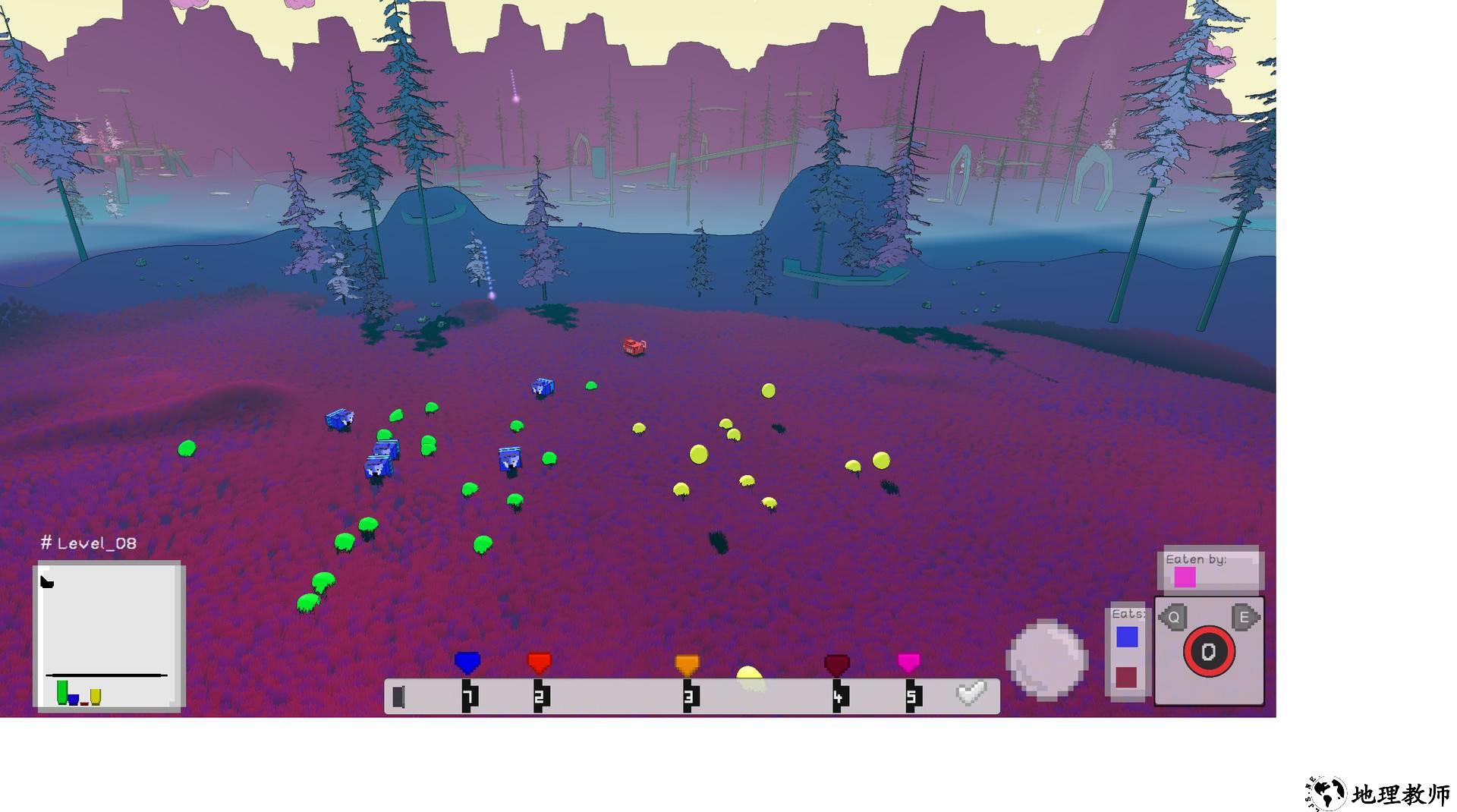Click the blue swatch under Eats
The height and width of the screenshot is (812, 1457).
(1127, 637)
